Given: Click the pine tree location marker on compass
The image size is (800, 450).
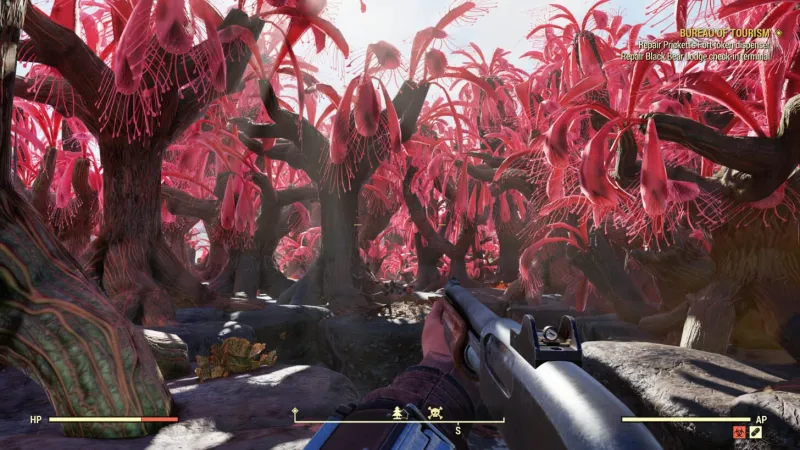Looking at the screenshot, I should [x=398, y=412].
